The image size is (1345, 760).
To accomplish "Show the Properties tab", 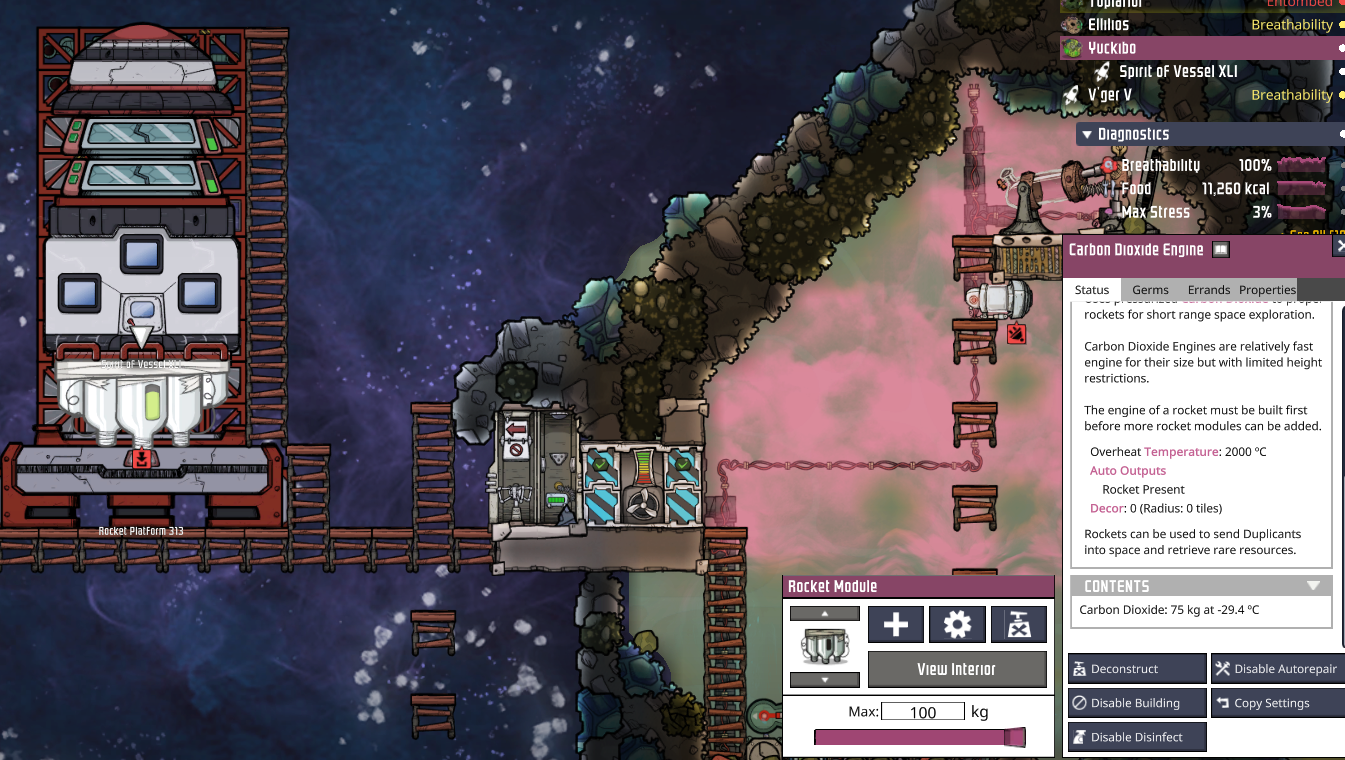I will (1267, 290).
